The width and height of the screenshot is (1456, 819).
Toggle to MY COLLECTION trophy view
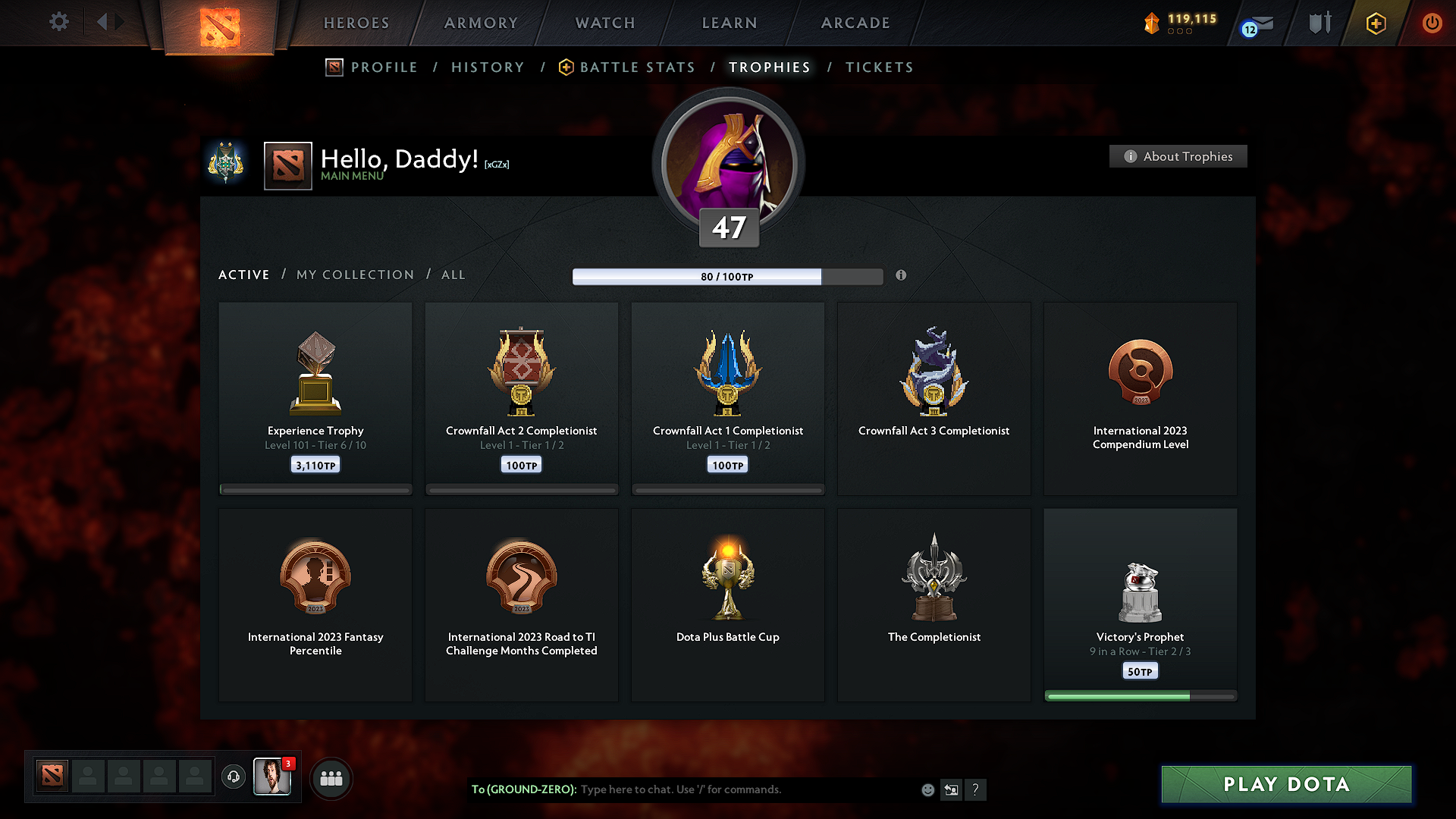coord(354,275)
